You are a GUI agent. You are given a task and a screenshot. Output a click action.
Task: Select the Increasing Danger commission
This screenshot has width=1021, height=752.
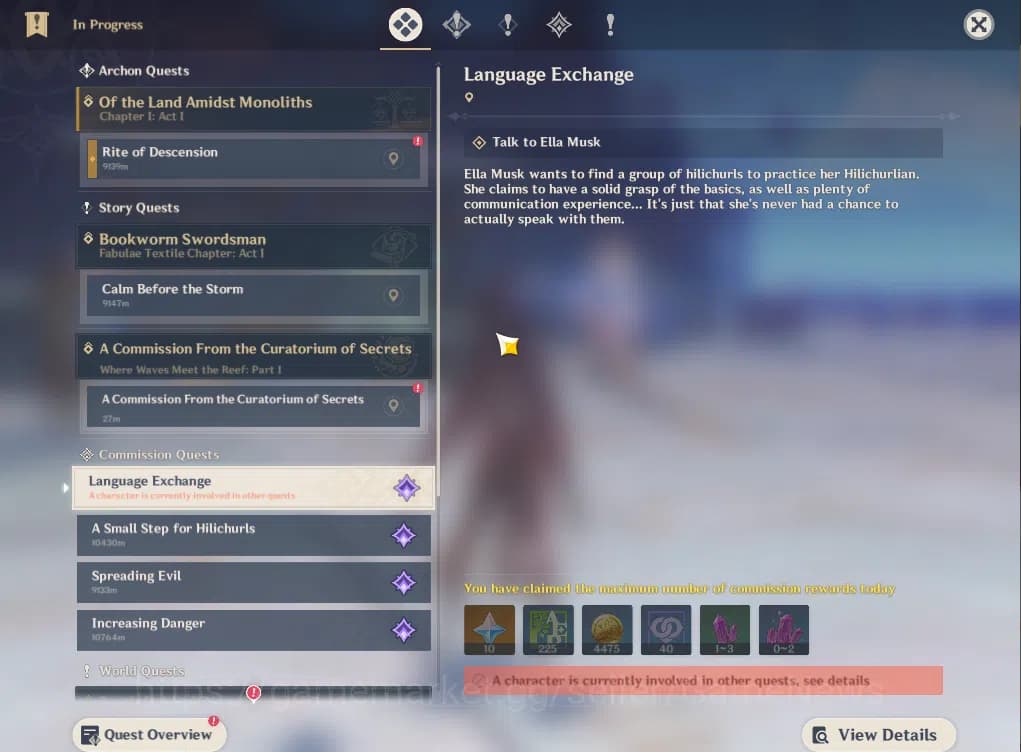click(x=240, y=630)
